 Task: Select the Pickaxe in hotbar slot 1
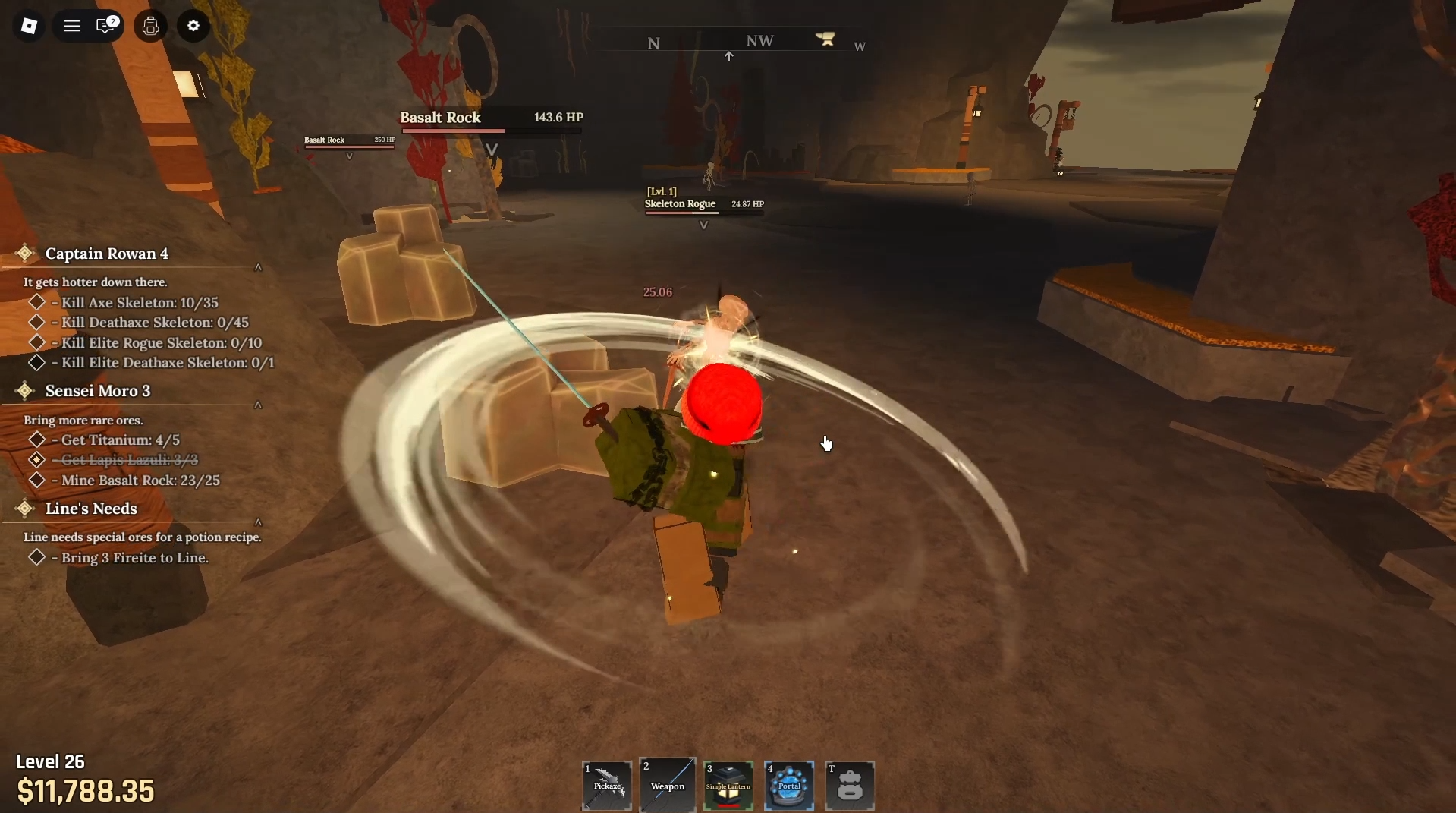pos(605,785)
